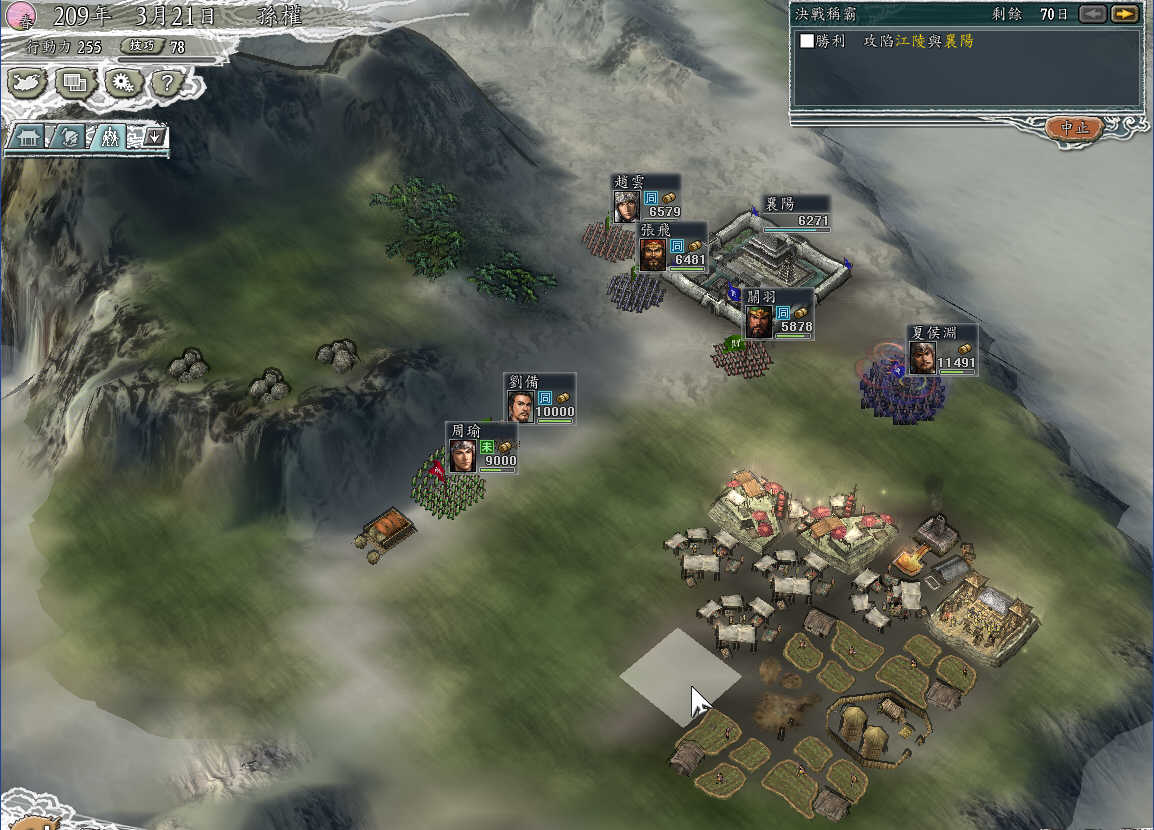Open settings with the gear icon
The image size is (1154, 830).
pyautogui.click(x=123, y=83)
